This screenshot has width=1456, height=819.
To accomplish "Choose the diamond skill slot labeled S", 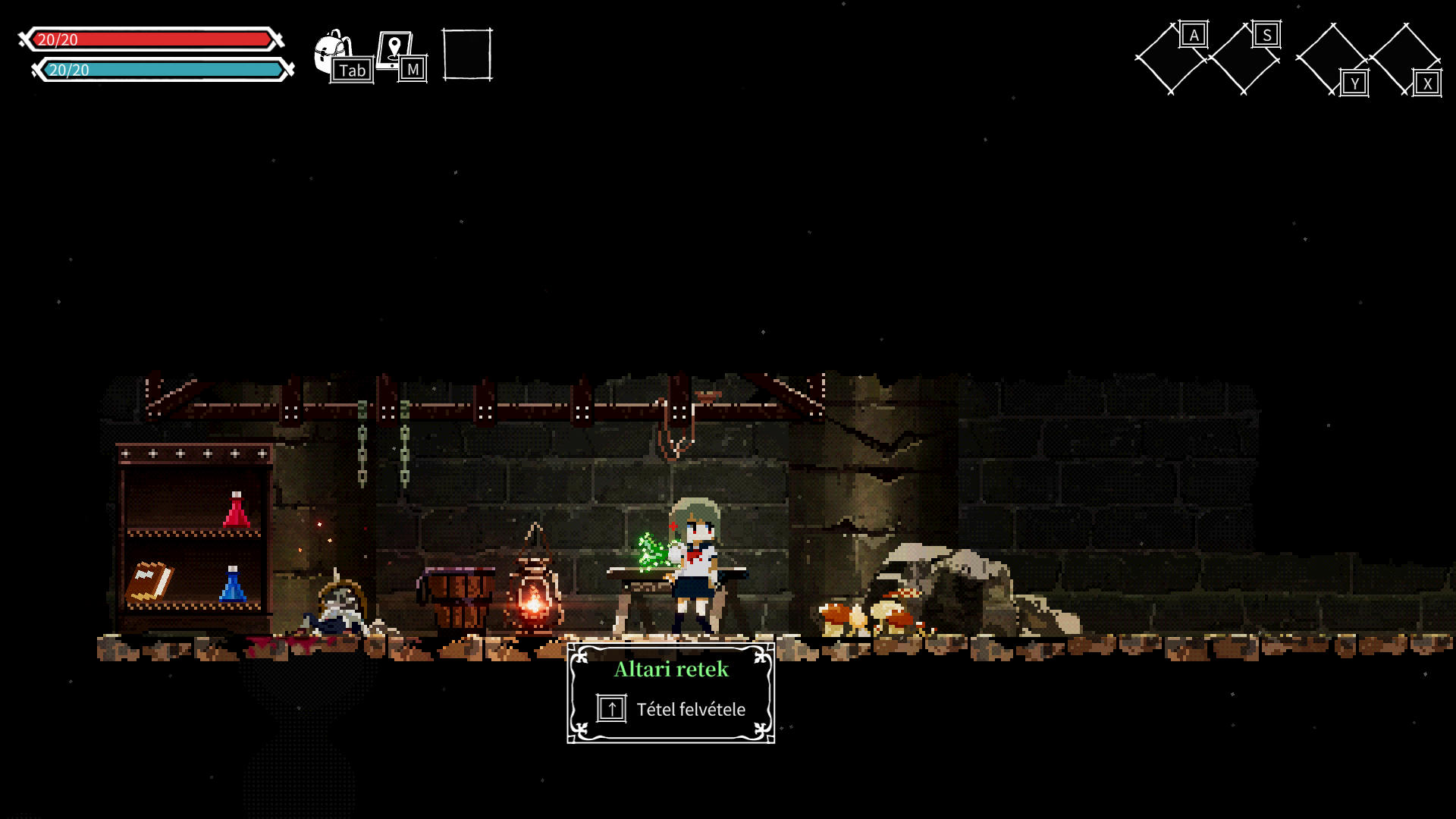I will (x=1244, y=58).
